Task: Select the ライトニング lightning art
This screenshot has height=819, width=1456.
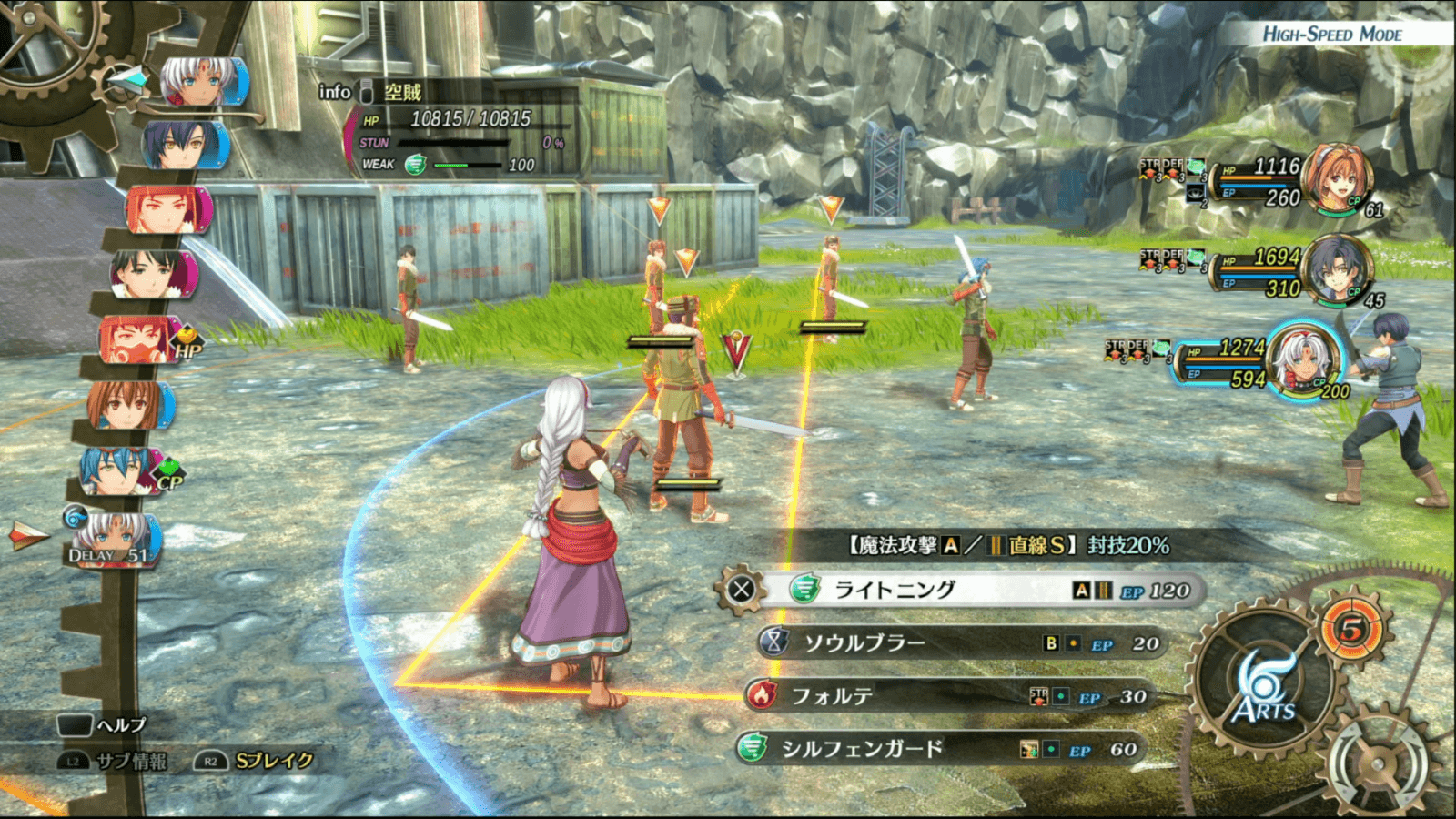Action: click(x=965, y=591)
